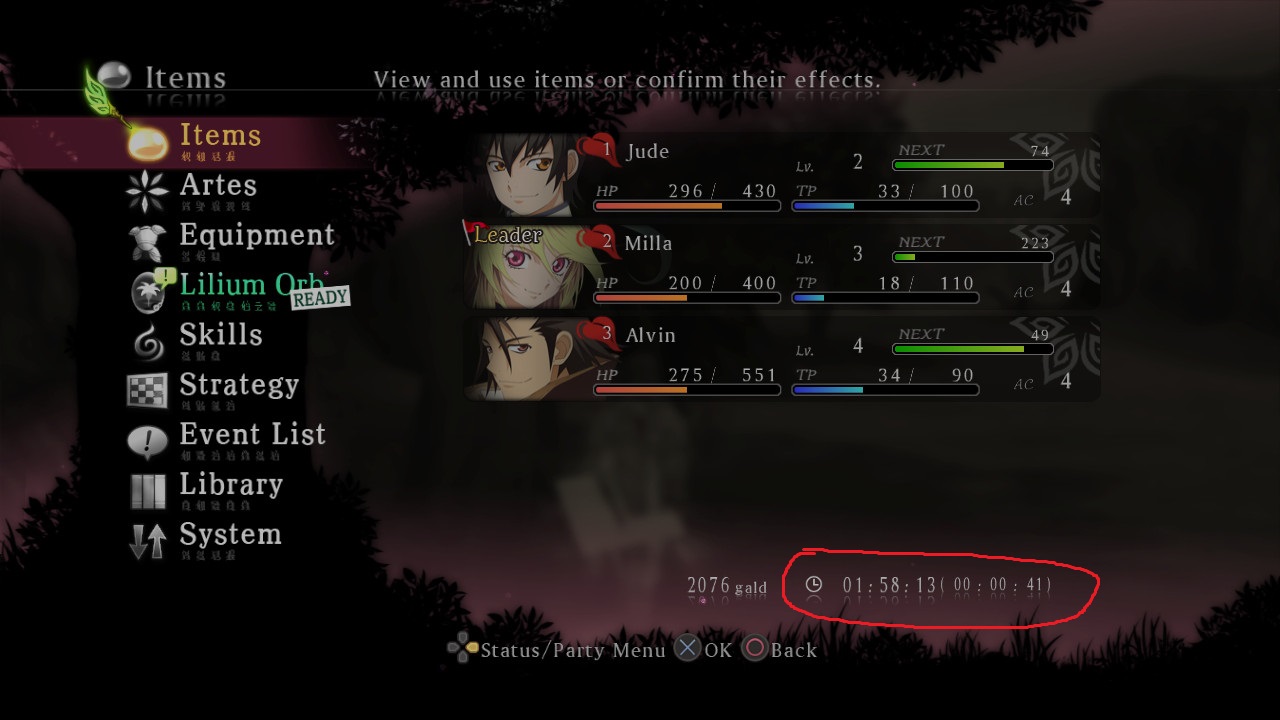Image resolution: width=1280 pixels, height=720 pixels.
Task: Open the Skills menu
Action: point(220,336)
